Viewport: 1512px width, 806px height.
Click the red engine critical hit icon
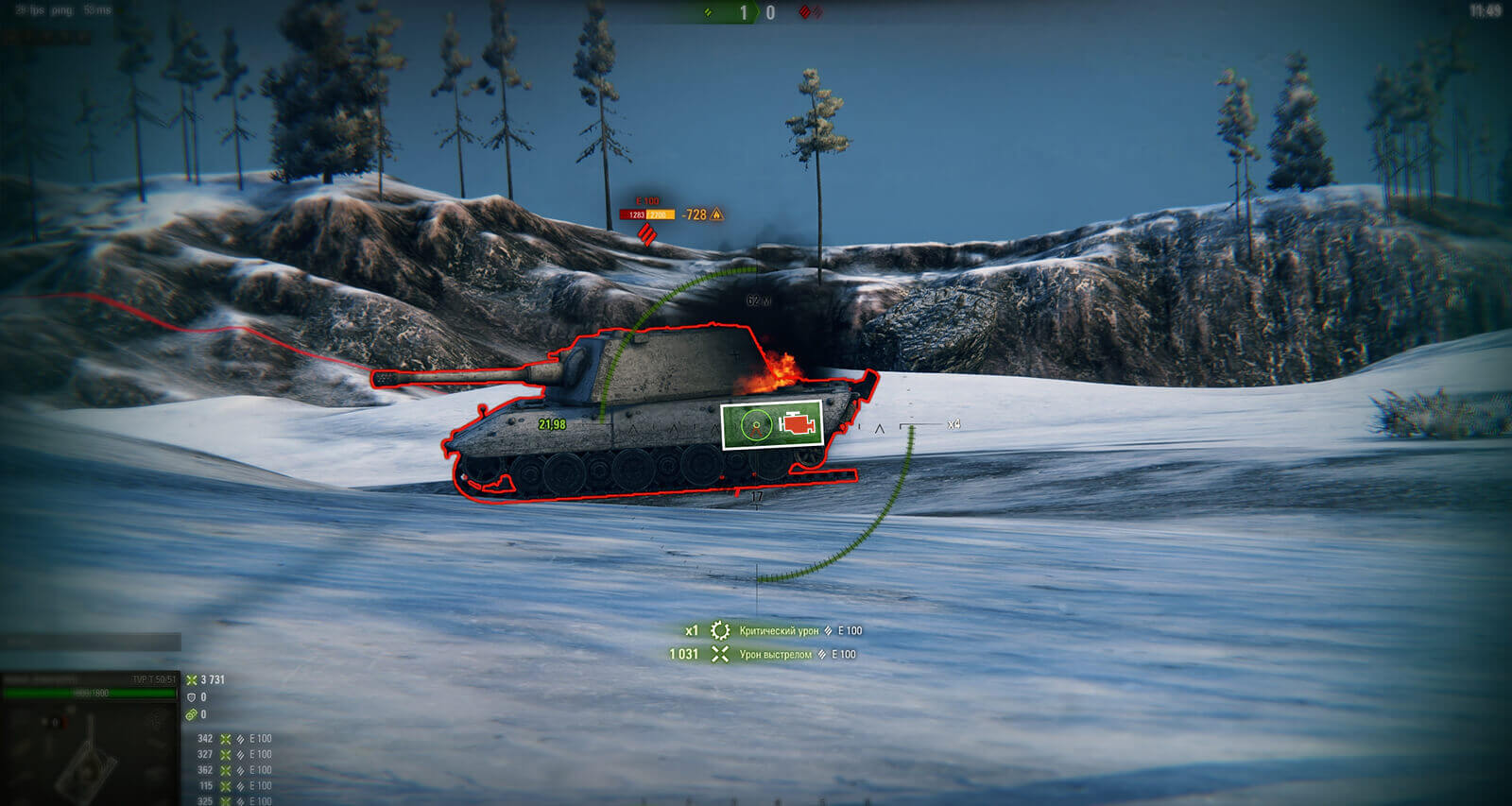click(x=798, y=425)
